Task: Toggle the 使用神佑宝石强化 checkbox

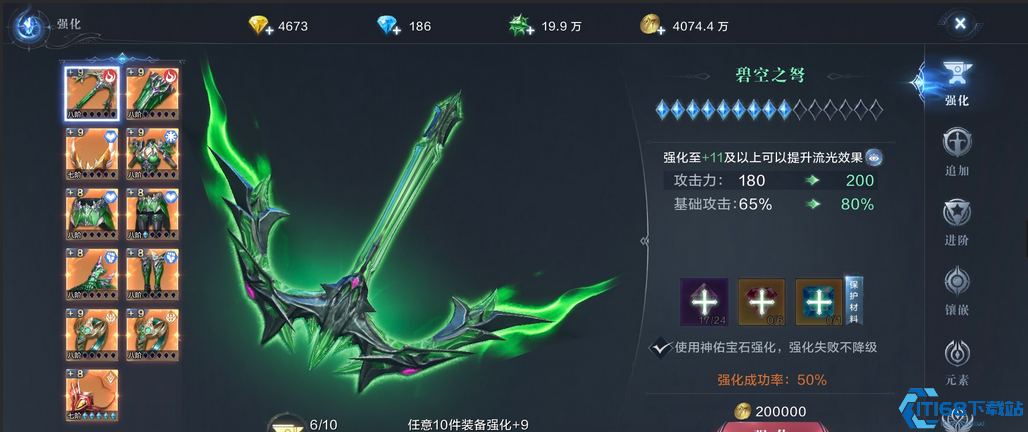Action: click(660, 347)
